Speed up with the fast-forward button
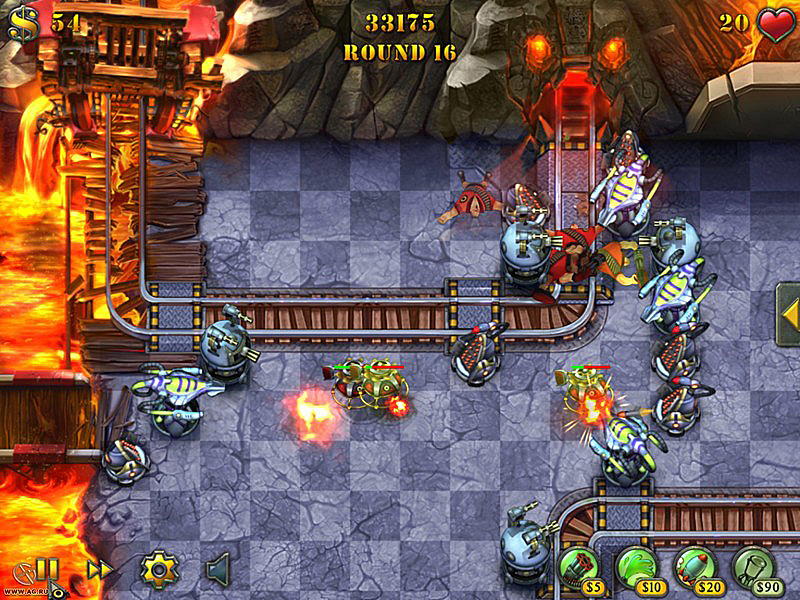The height and width of the screenshot is (600, 800). 99,570
